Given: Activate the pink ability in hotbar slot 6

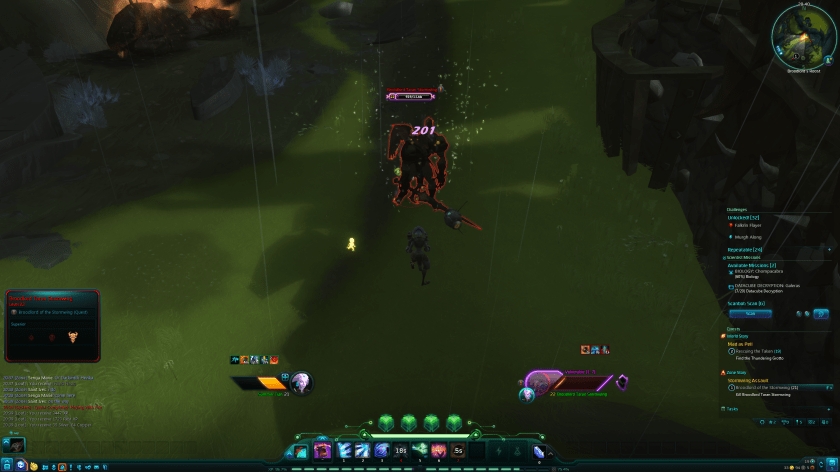Looking at the screenshot, I should pyautogui.click(x=439, y=451).
